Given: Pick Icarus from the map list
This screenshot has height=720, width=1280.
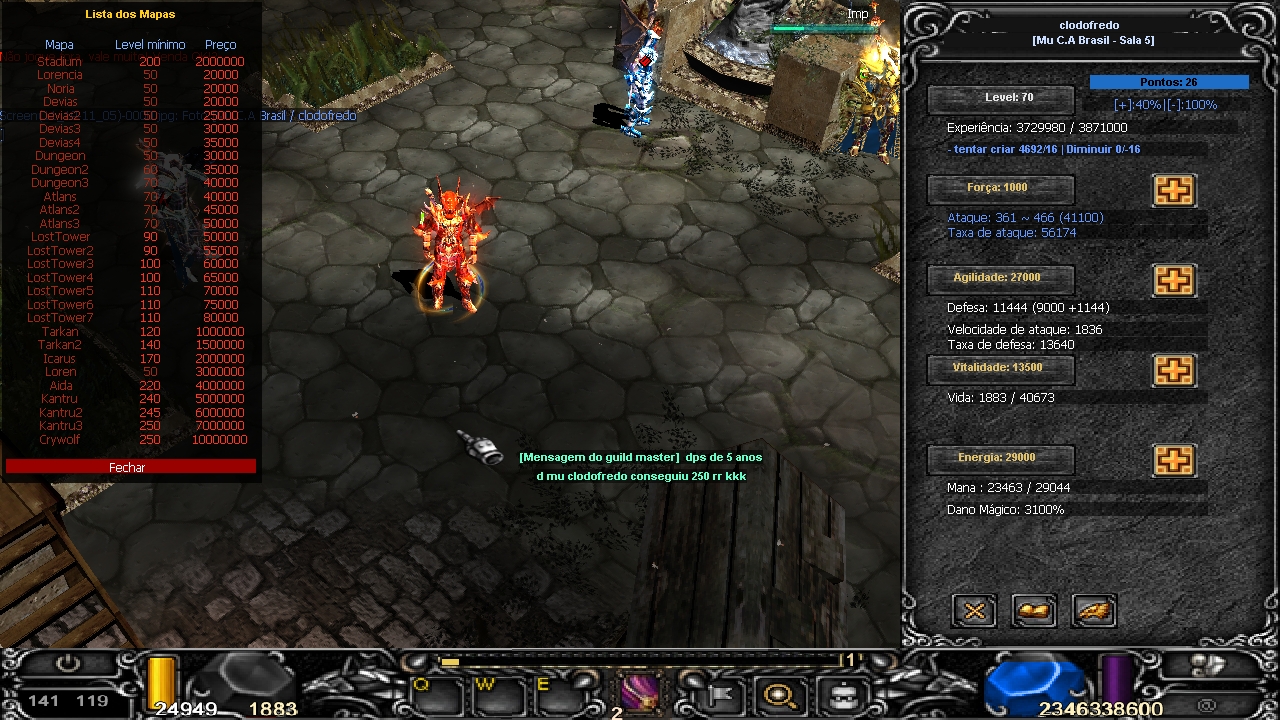Looking at the screenshot, I should pyautogui.click(x=60, y=358).
